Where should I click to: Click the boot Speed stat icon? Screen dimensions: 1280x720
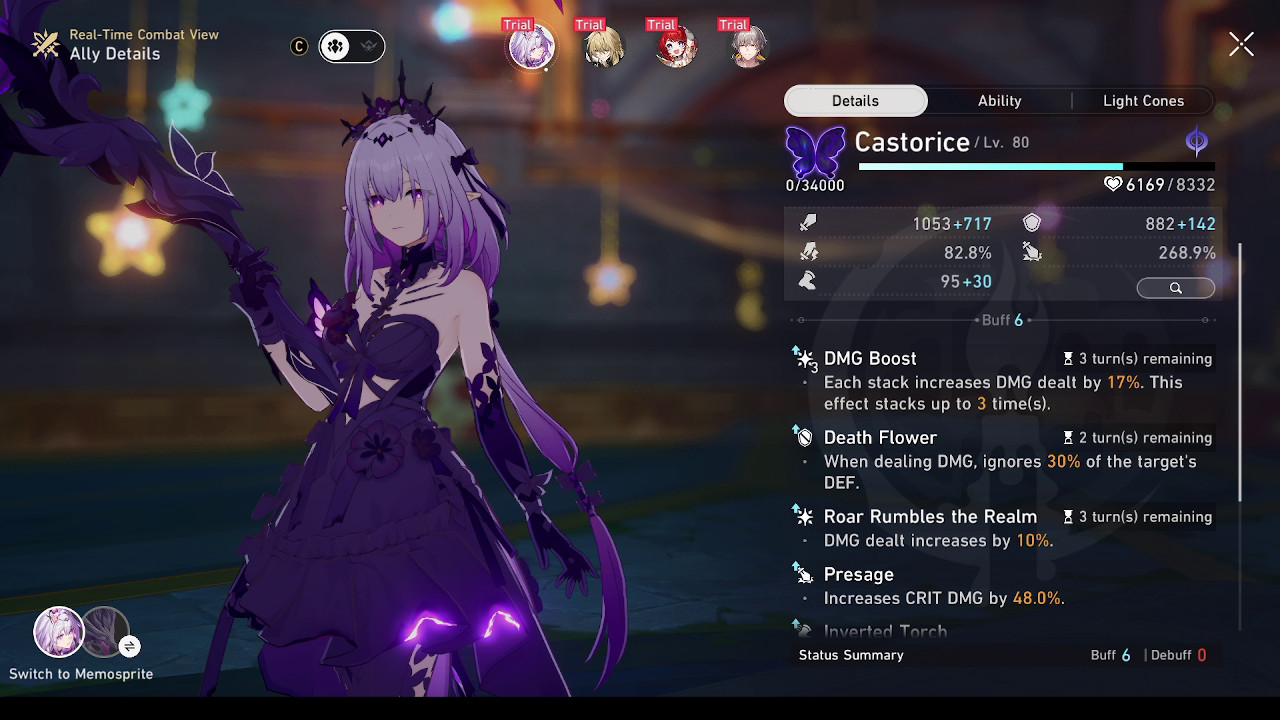point(808,281)
